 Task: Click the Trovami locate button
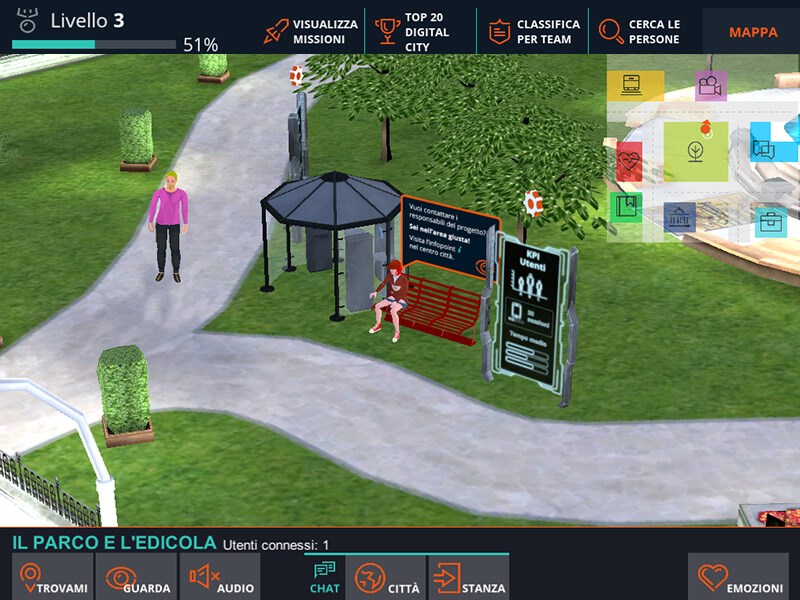click(x=54, y=578)
